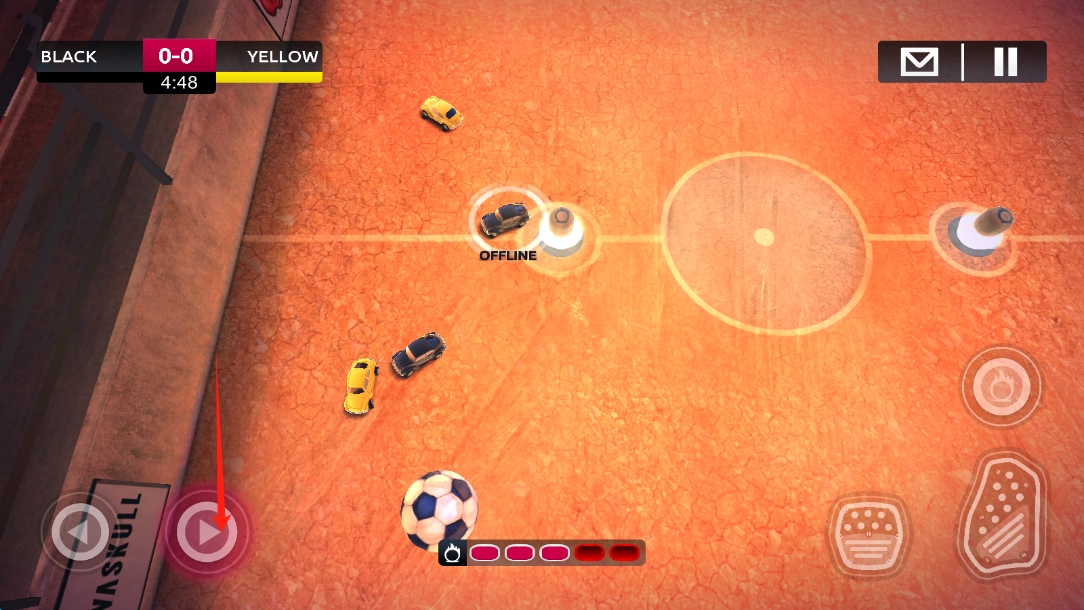
Task: Activate the flame boost button
Action: 1001,387
